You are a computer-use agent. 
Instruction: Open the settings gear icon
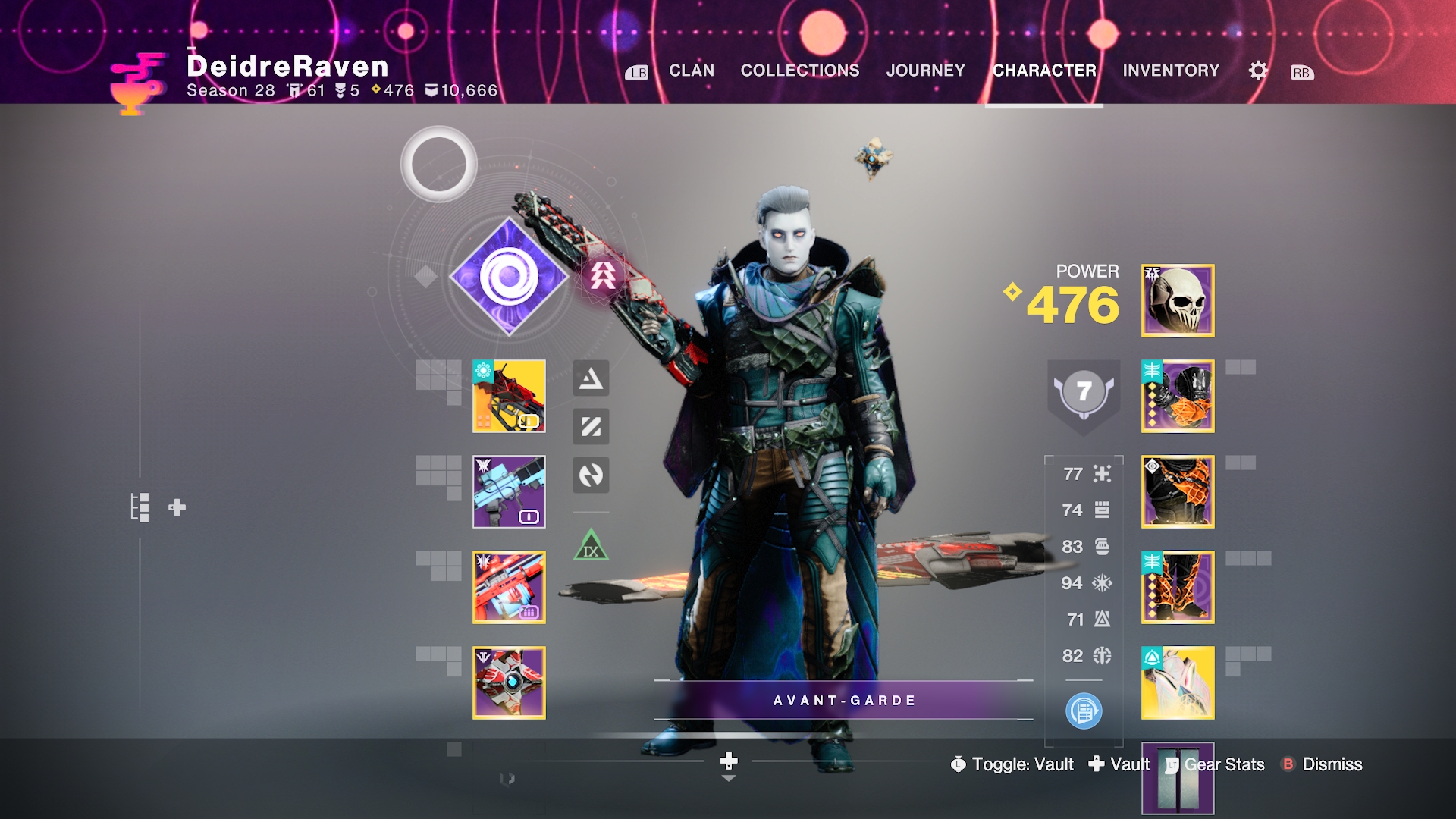(1258, 71)
